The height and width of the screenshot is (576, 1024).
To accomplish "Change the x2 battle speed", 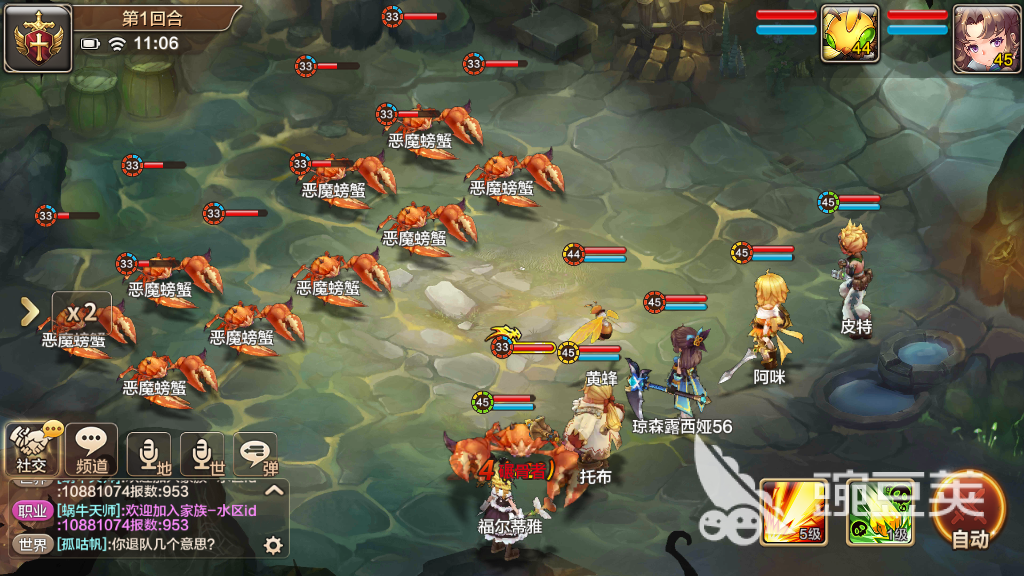I will (x=81, y=311).
